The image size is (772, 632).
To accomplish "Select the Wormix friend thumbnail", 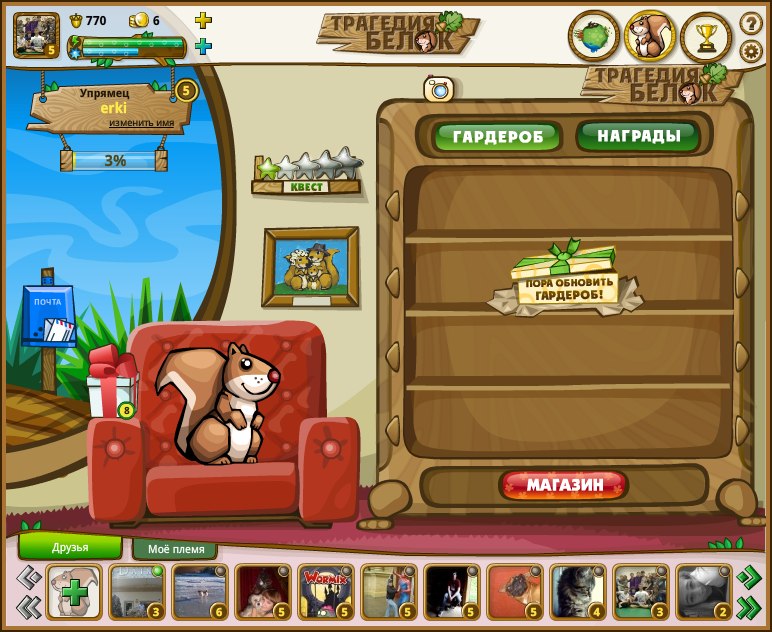I will click(x=325, y=591).
